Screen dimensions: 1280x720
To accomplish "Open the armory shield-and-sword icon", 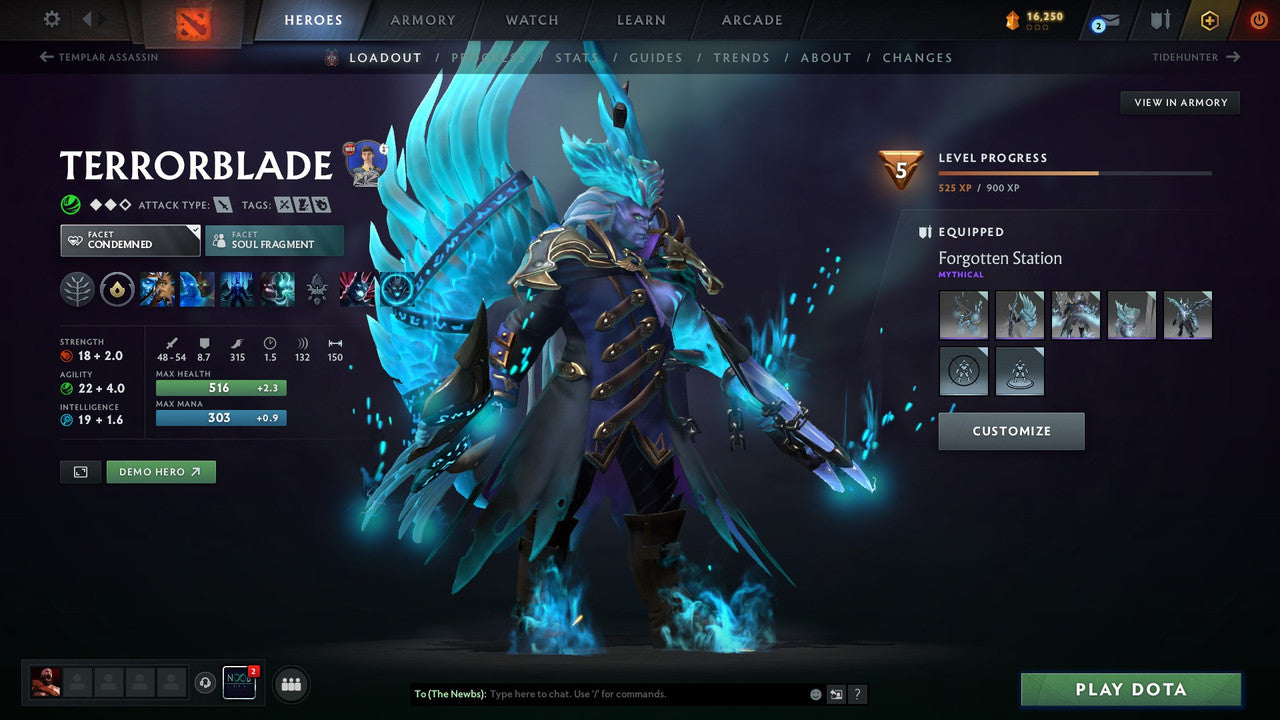I will coord(1158,20).
